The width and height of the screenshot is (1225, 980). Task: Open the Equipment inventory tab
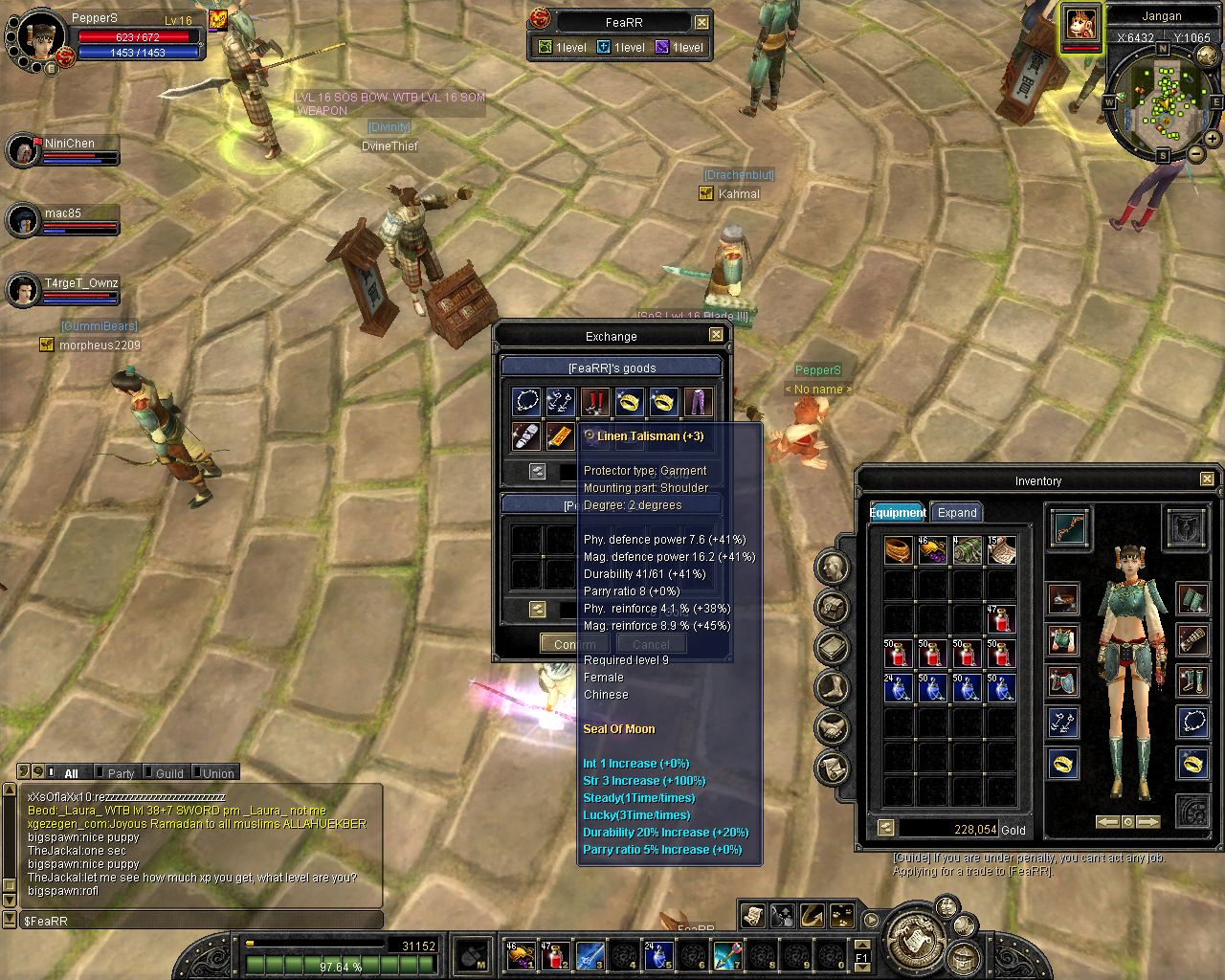[x=898, y=513]
